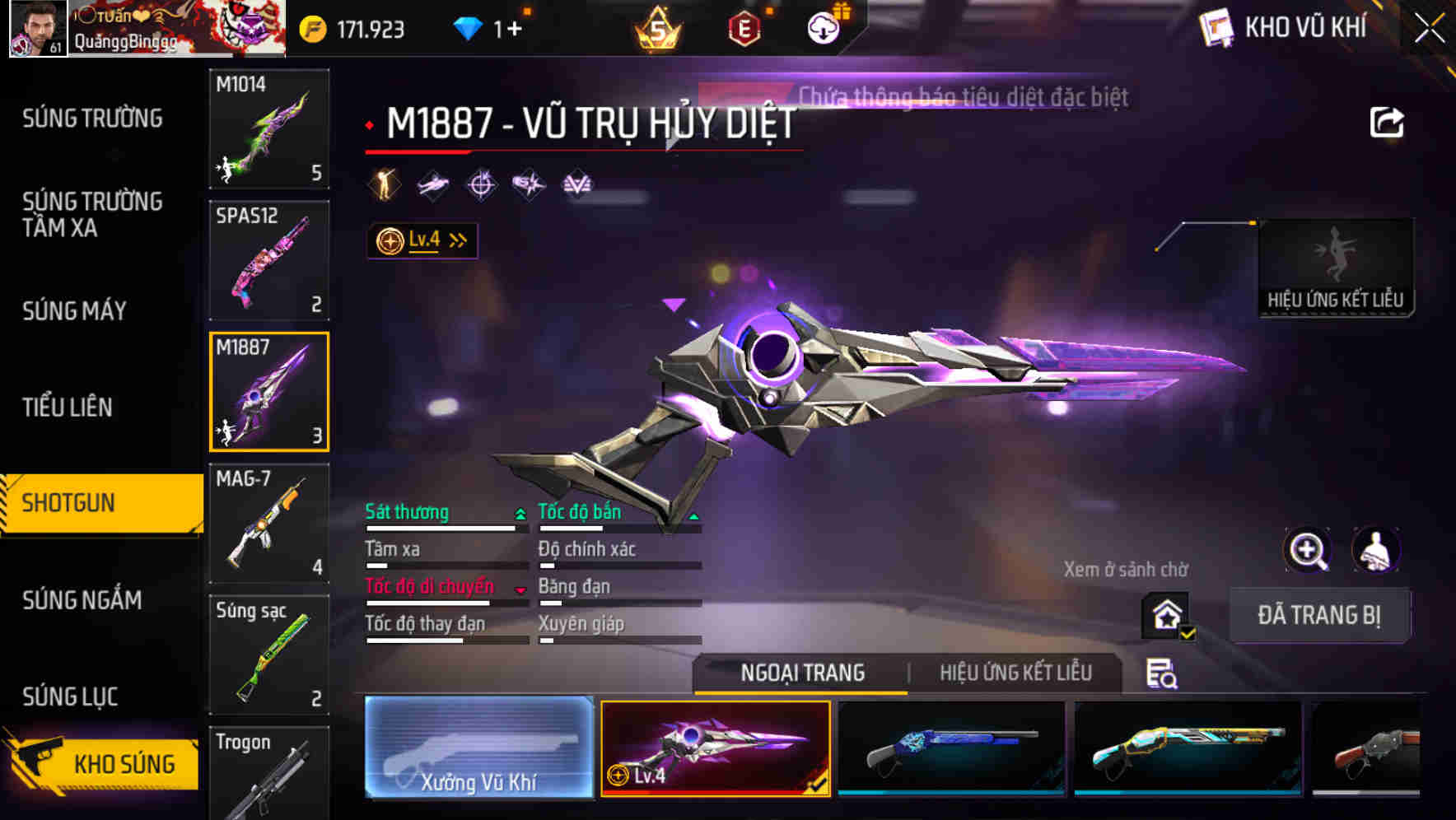1456x820 pixels.
Task: Toggle Xem ở sảnh chờ home checkbox
Action: click(1164, 614)
